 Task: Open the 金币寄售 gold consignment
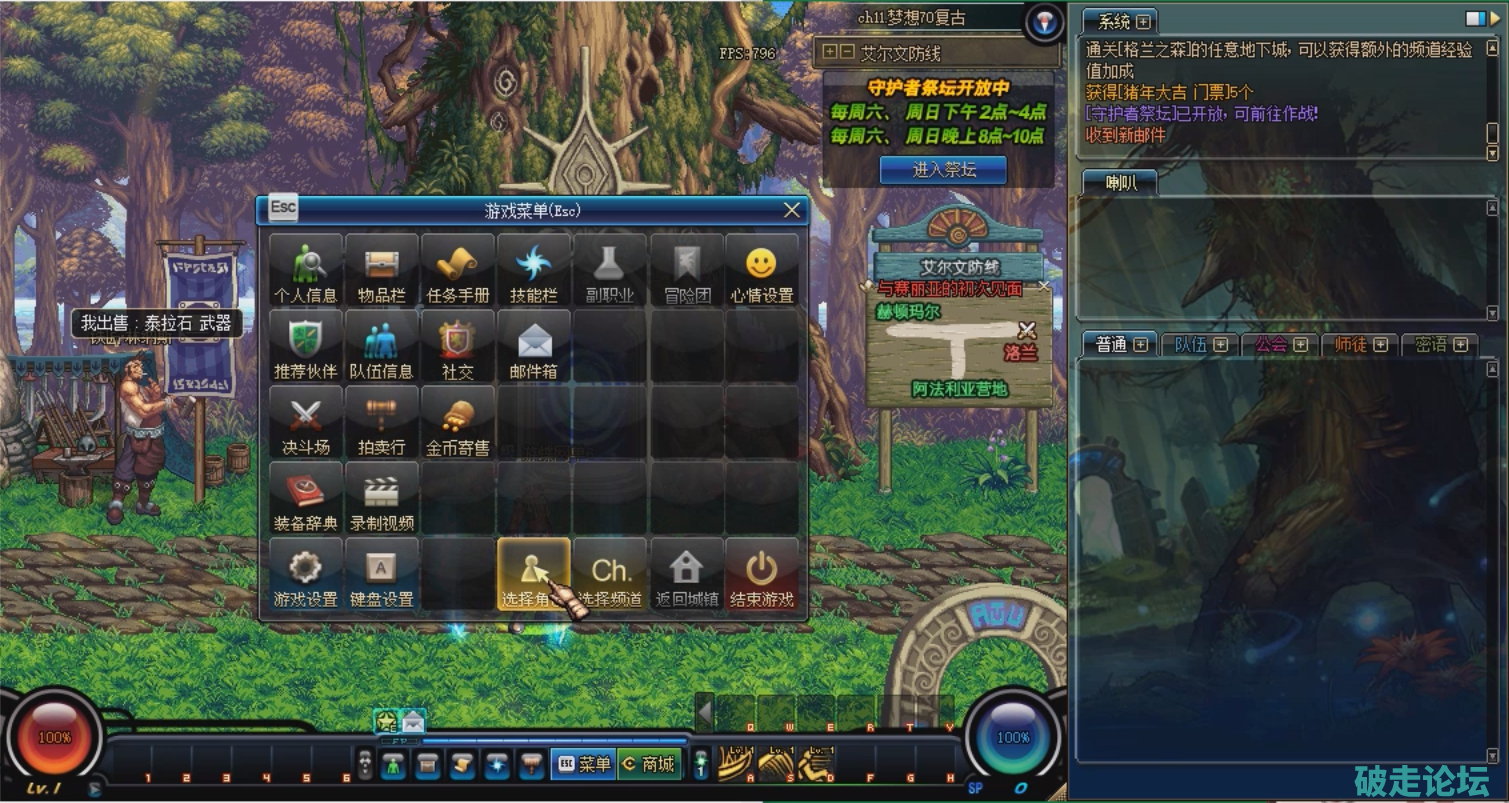pyautogui.click(x=458, y=423)
